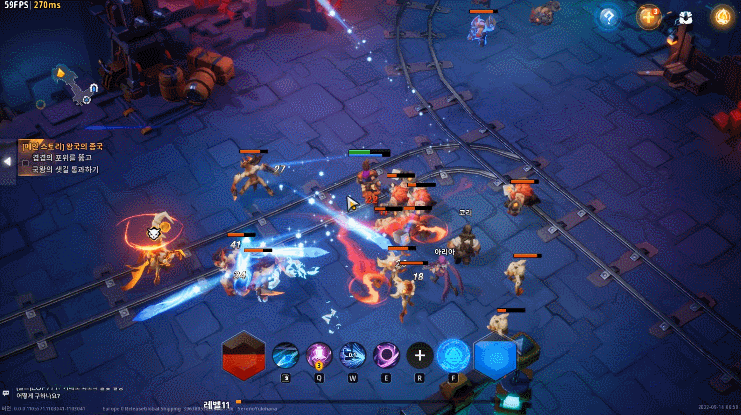Click the empty plus R skill slot
This screenshot has height=415, width=741.
coord(419,355)
